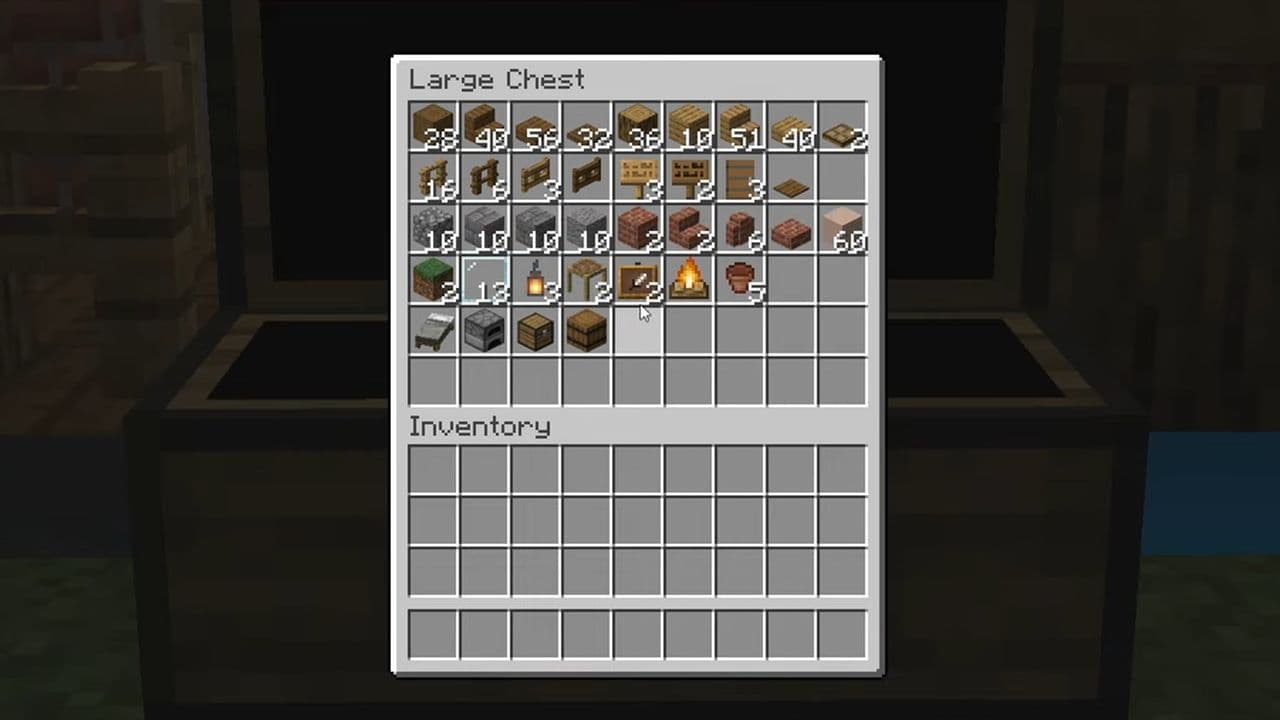Pick up the stack of 60 blocks

tap(842, 229)
